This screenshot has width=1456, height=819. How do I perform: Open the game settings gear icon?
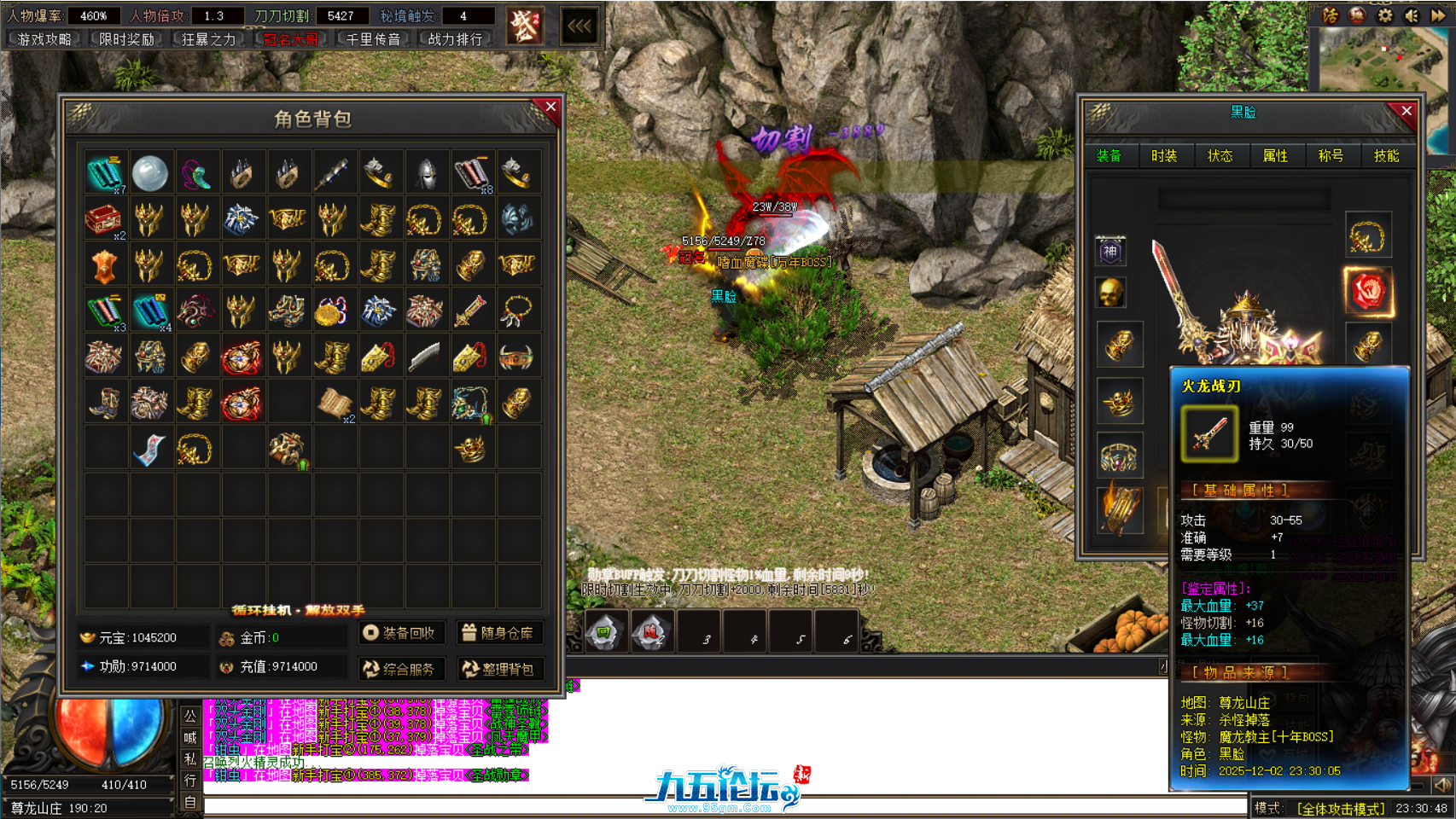point(1384,15)
